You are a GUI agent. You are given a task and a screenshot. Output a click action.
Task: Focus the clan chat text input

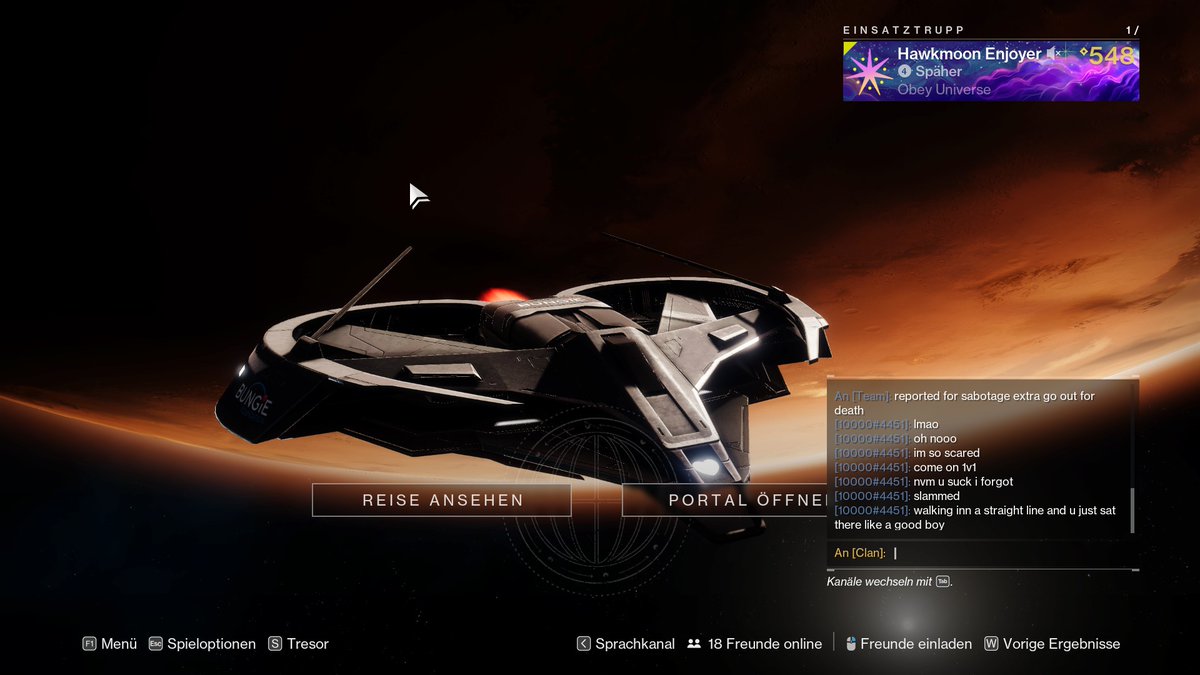click(x=1010, y=553)
